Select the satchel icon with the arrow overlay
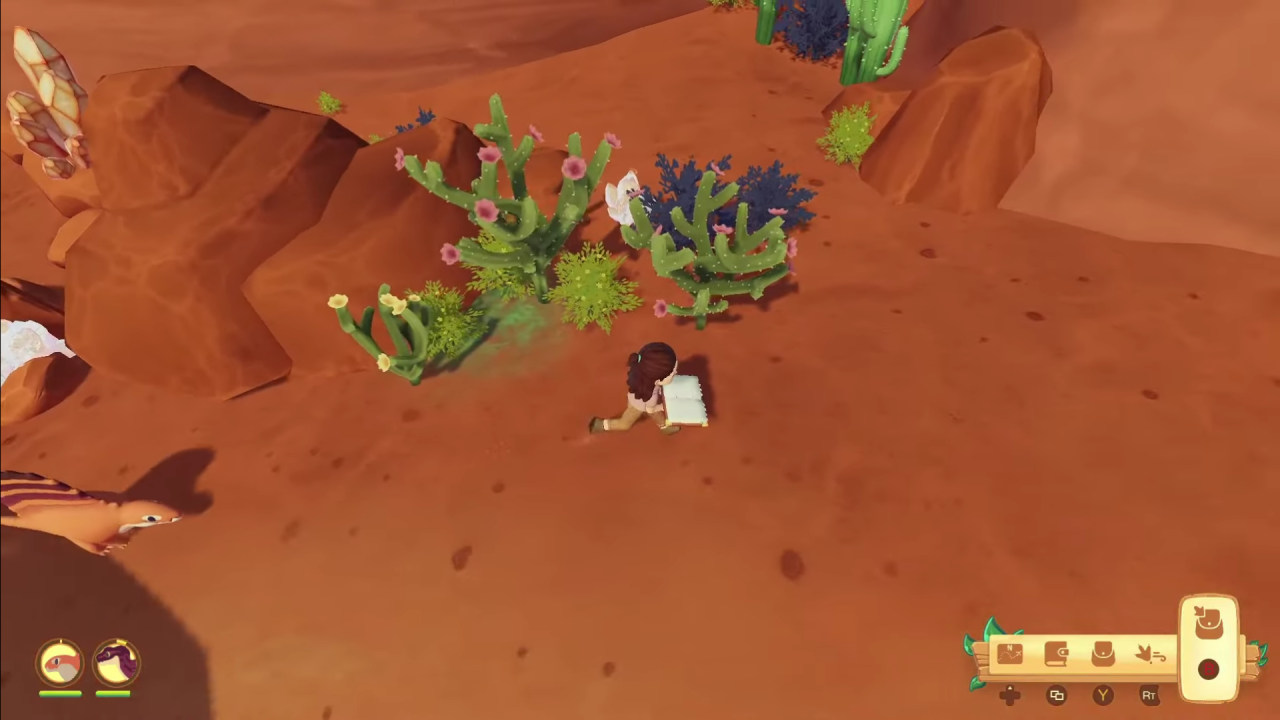 [x=1208, y=622]
